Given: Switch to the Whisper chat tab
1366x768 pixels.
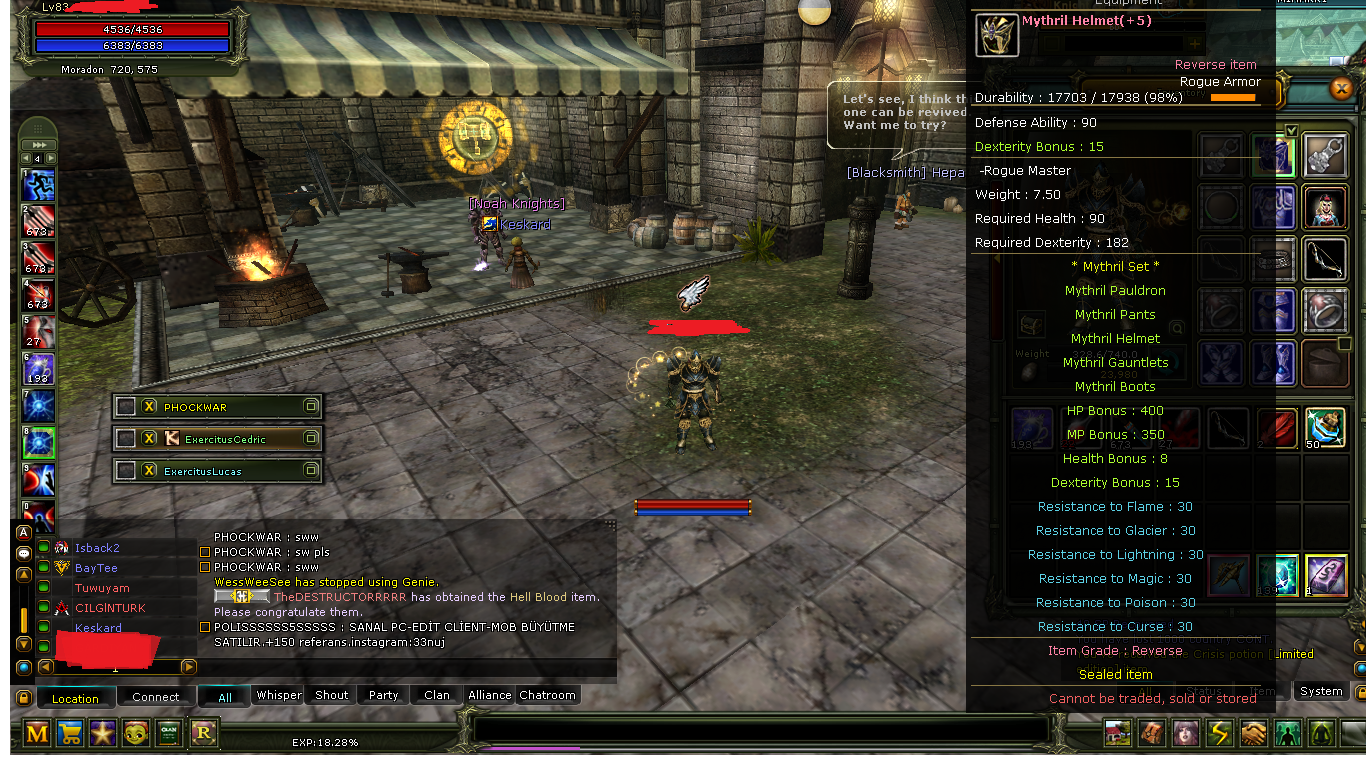Looking at the screenshot, I should click(278, 694).
